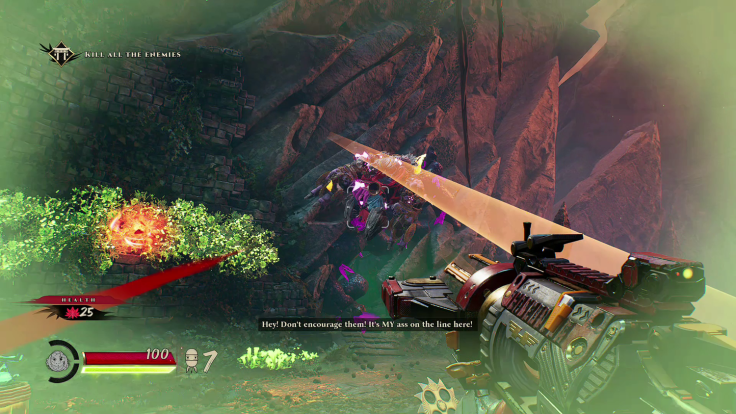Select the "Kill all the enemies" objective tracker
This screenshot has width=736, height=414.
tap(133, 53)
